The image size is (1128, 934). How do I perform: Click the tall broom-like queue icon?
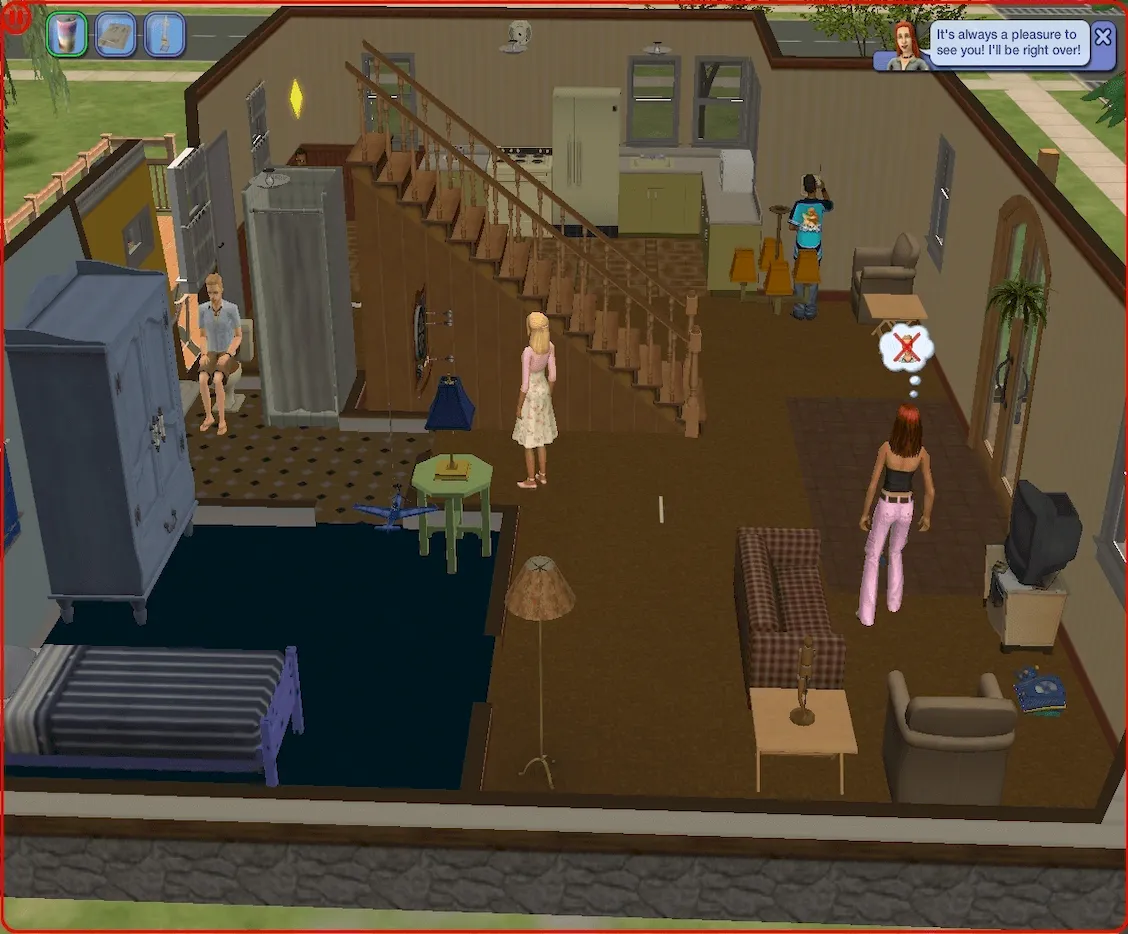point(163,35)
